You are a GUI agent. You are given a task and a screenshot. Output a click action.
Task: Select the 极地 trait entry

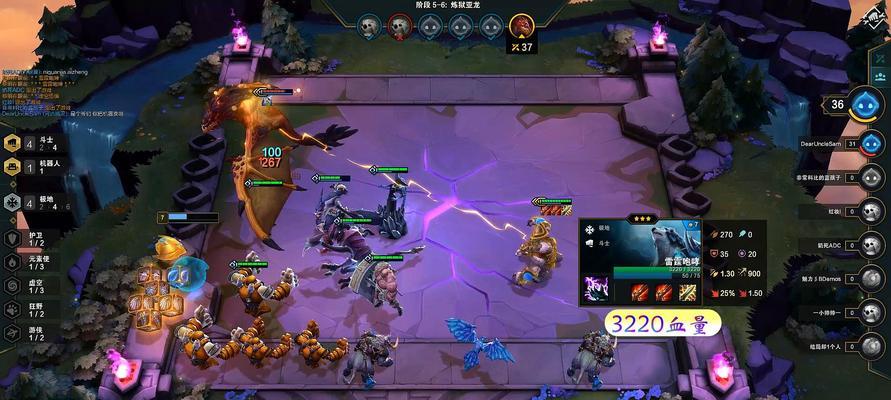click(30, 201)
